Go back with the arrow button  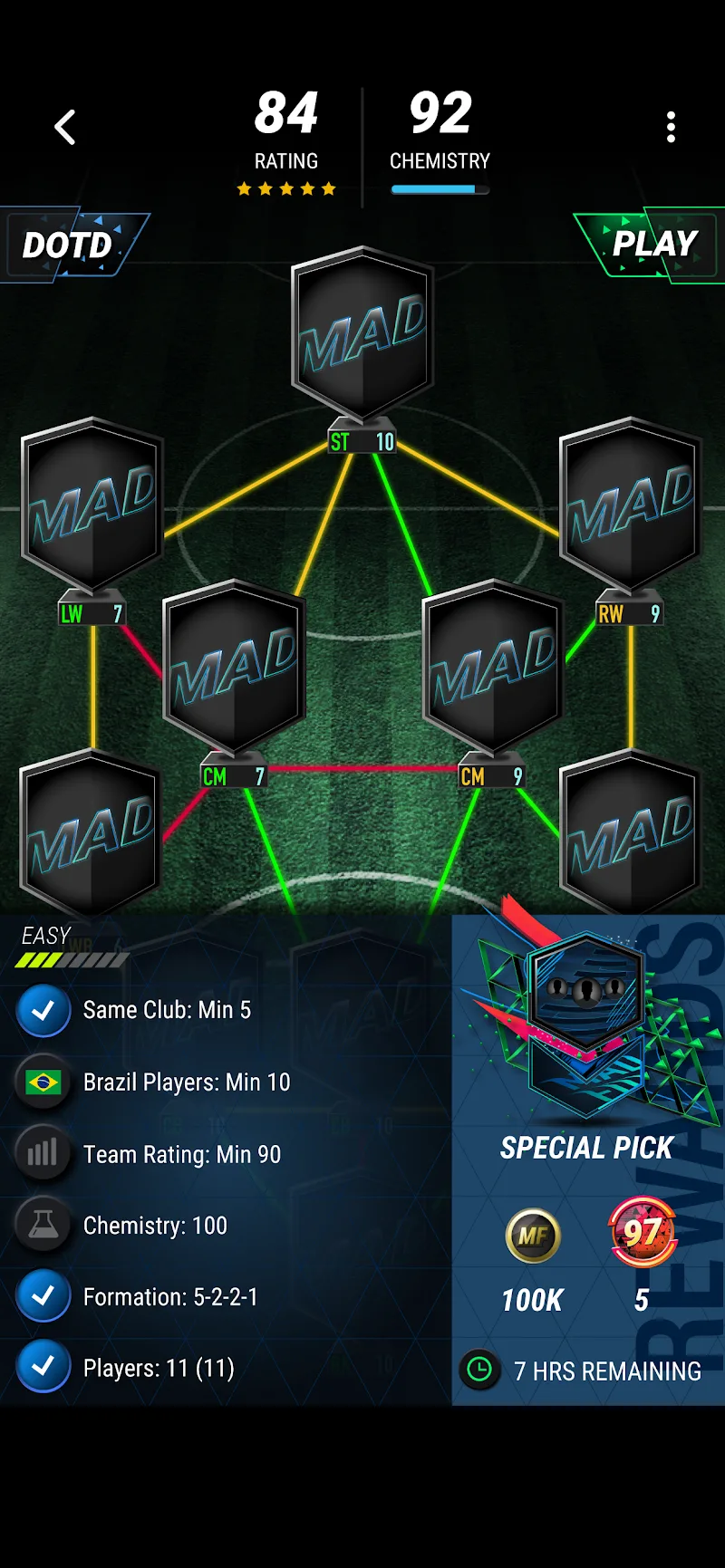pos(65,128)
